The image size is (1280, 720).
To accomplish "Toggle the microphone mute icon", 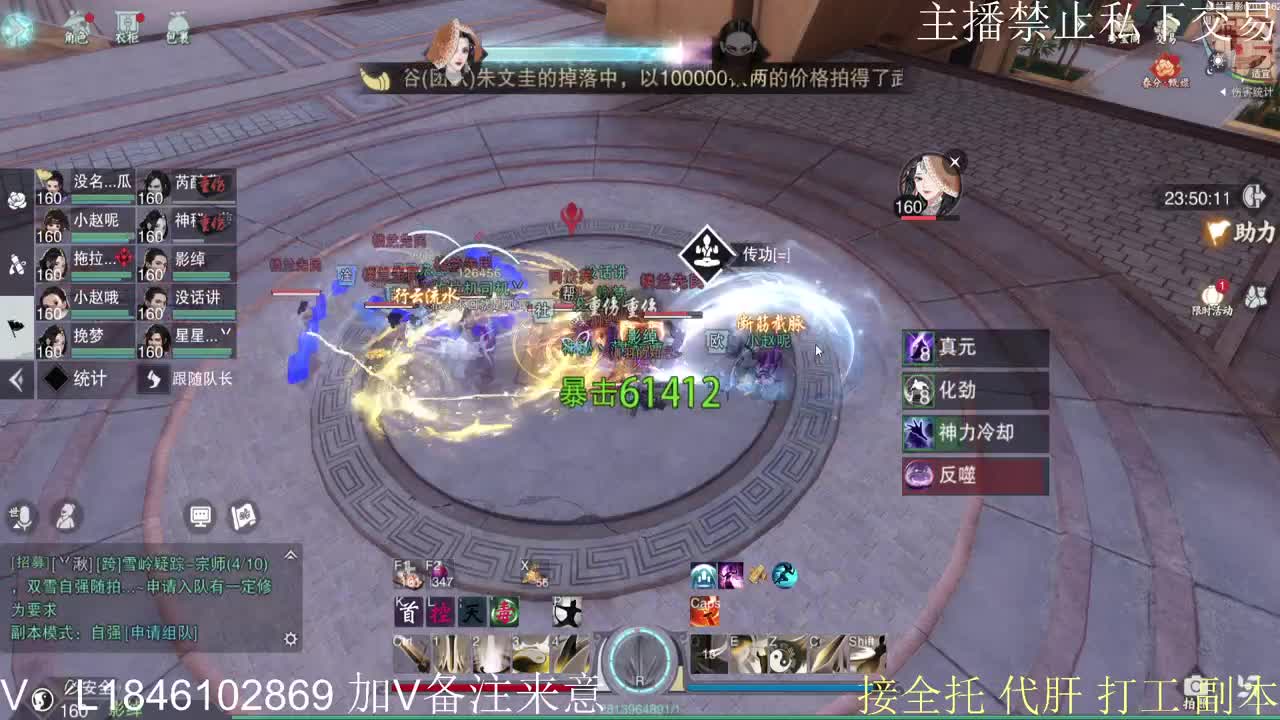I will (x=22, y=516).
